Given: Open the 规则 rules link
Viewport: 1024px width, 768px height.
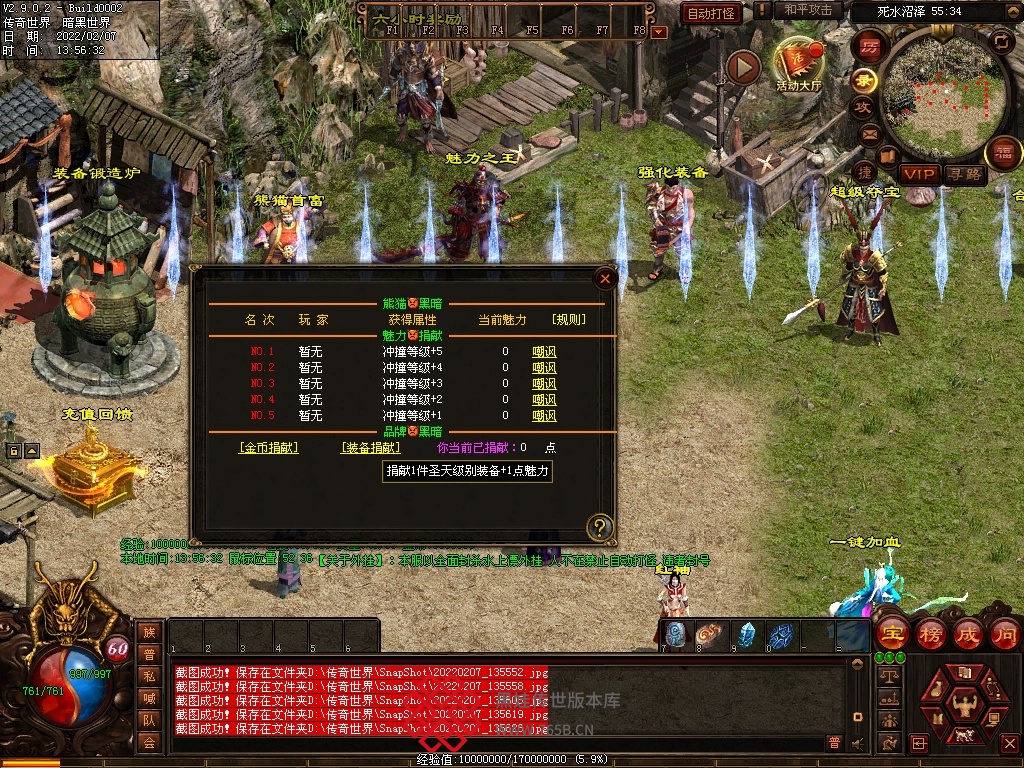Looking at the screenshot, I should 568,320.
